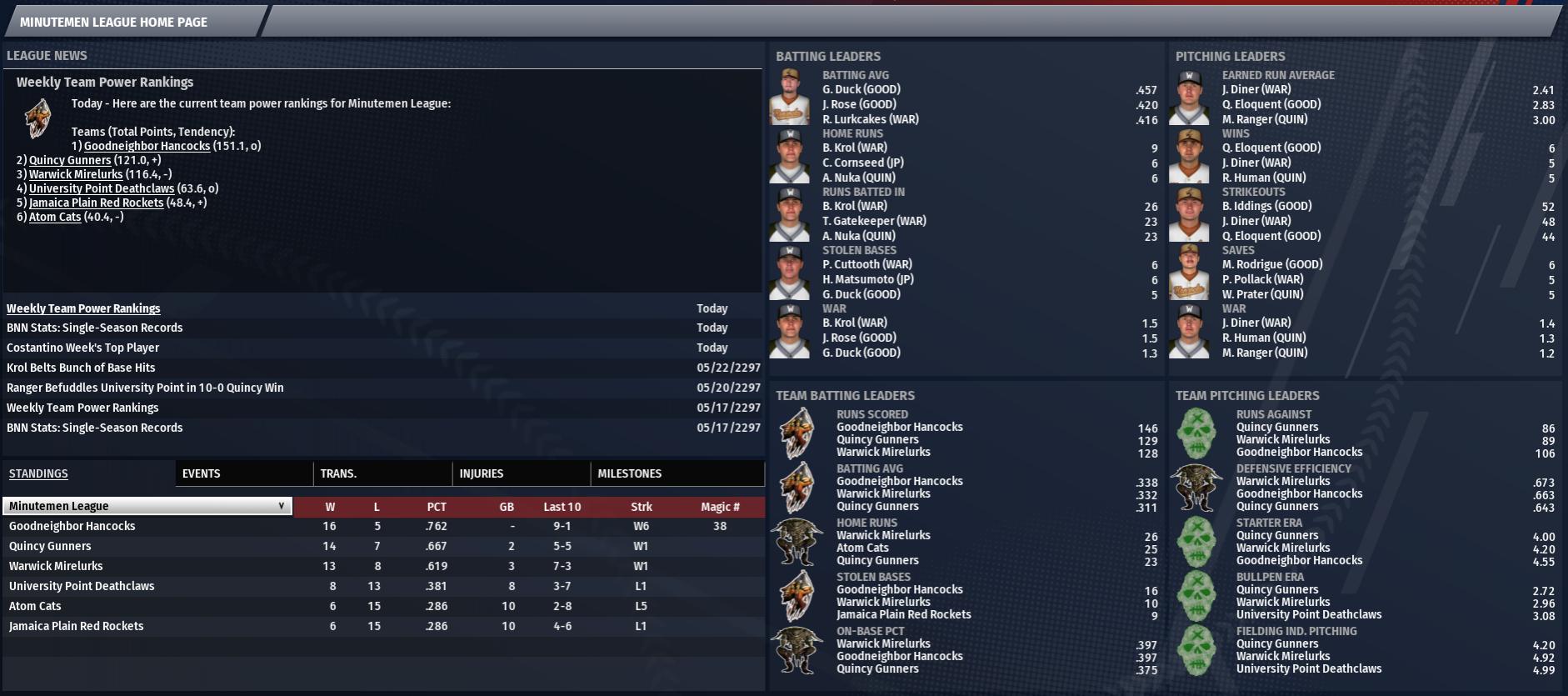
Task: Open Ranger Befuddles University Point news item
Action: tap(145, 388)
